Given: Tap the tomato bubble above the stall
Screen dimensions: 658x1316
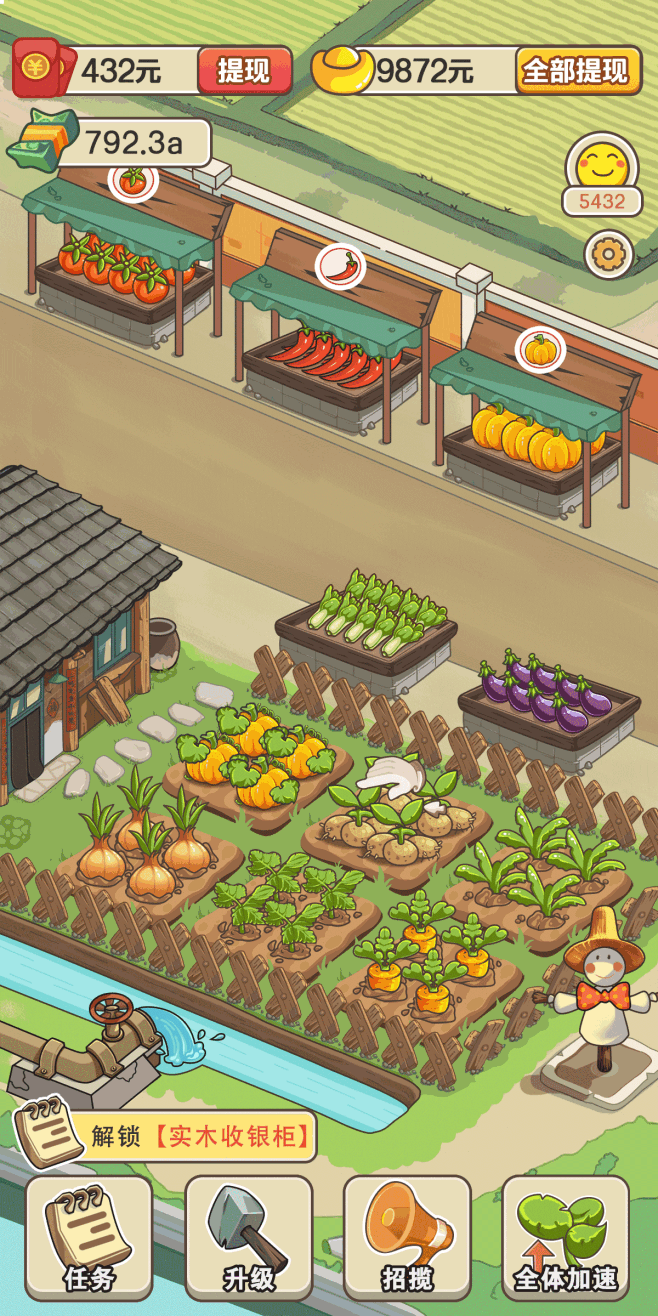Looking at the screenshot, I should click(x=133, y=179).
